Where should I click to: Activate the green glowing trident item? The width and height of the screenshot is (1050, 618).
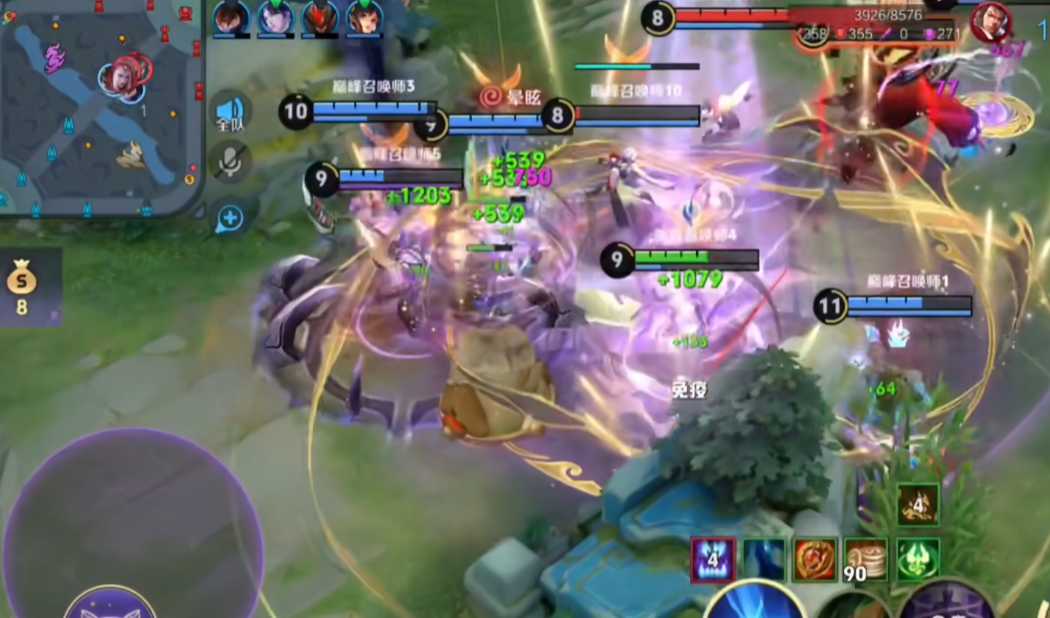918,560
